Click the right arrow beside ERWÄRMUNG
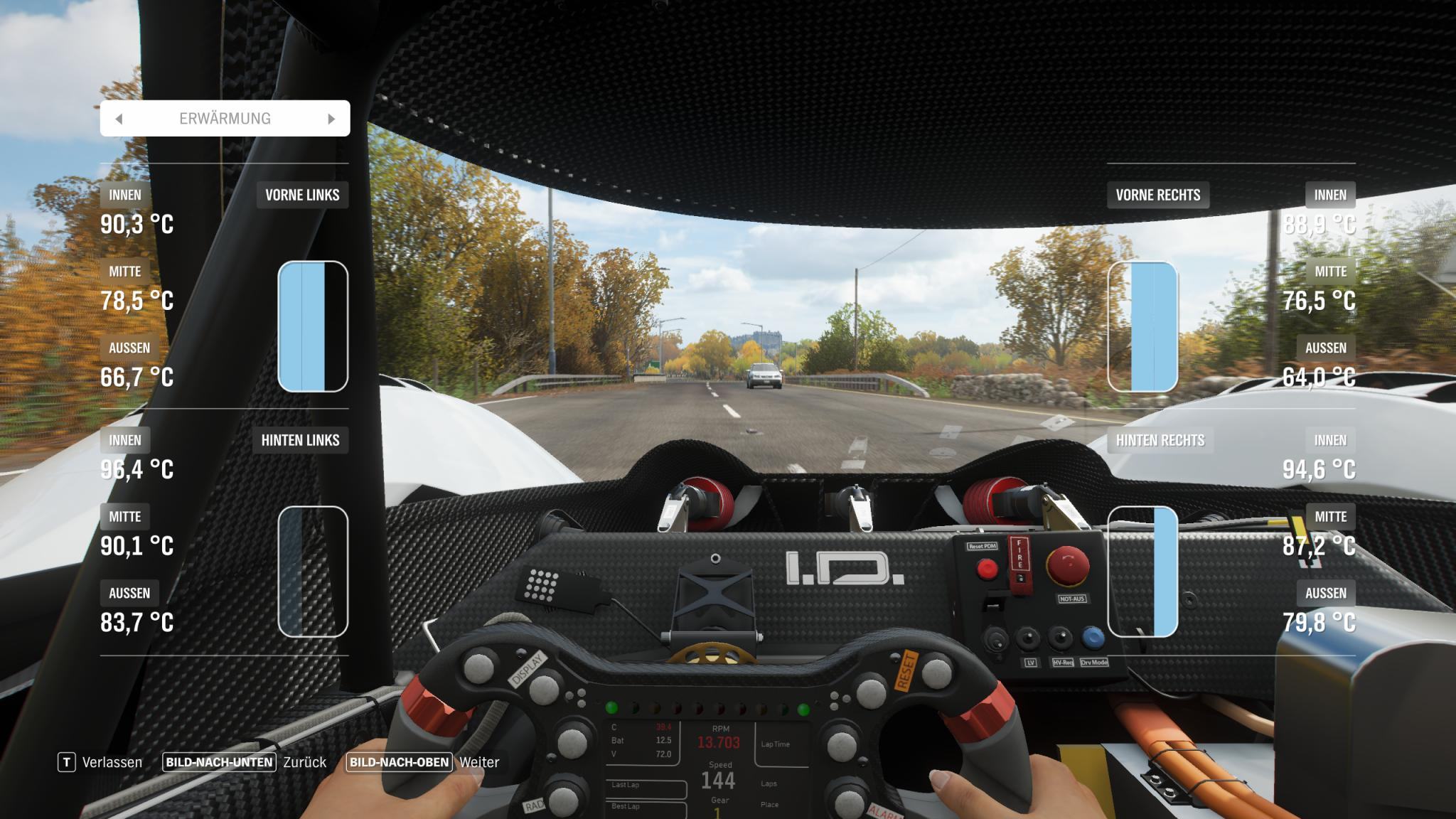Image resolution: width=1456 pixels, height=819 pixels. (331, 119)
